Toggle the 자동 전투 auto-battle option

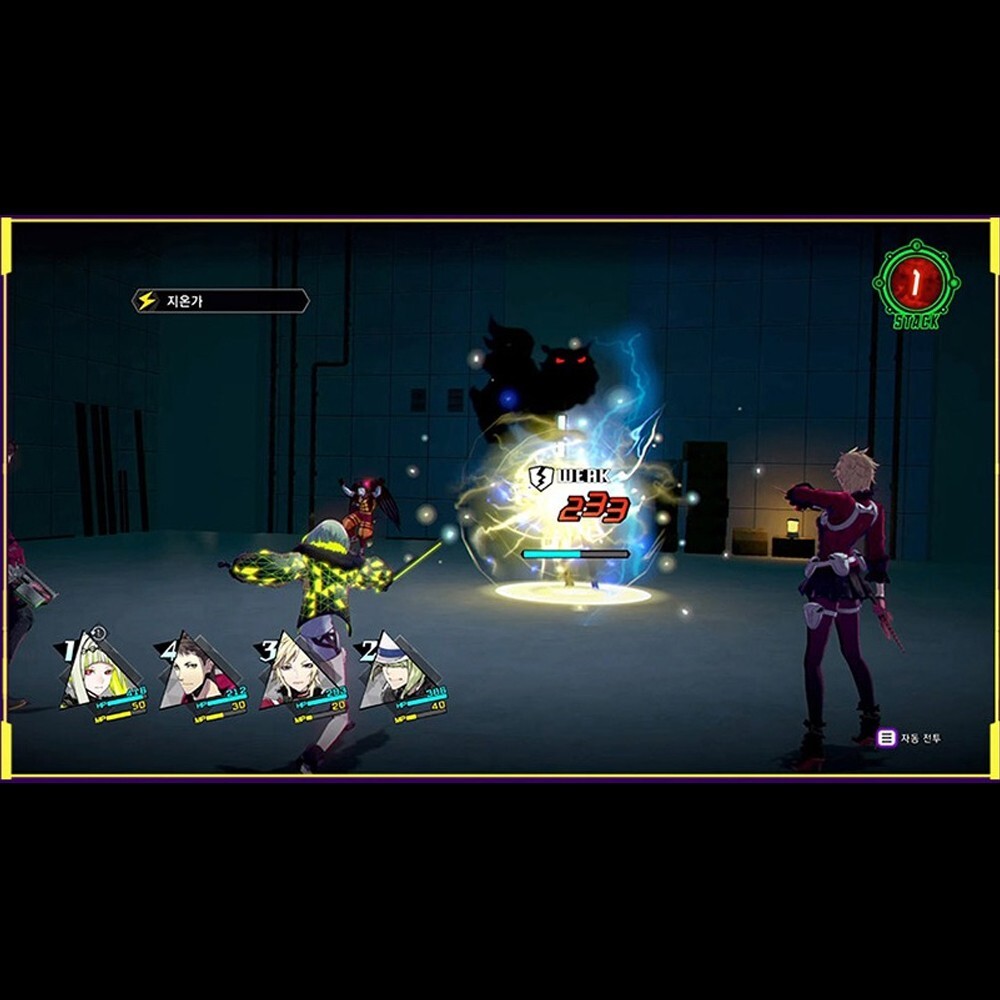tap(910, 739)
